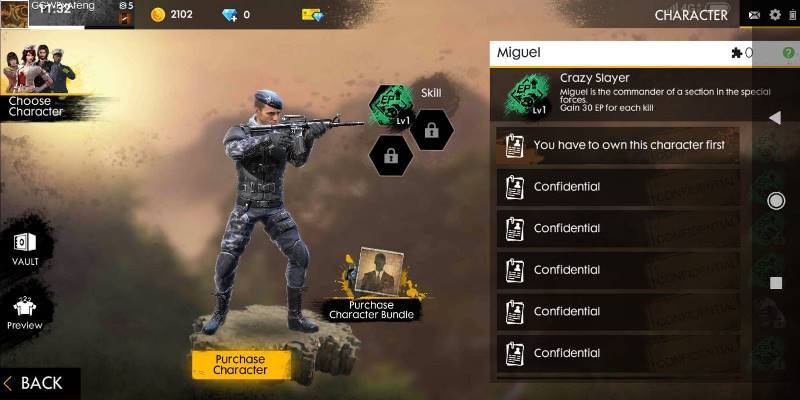This screenshot has height=400, width=800.
Task: Open the outfit Preview
Action: click(x=25, y=313)
